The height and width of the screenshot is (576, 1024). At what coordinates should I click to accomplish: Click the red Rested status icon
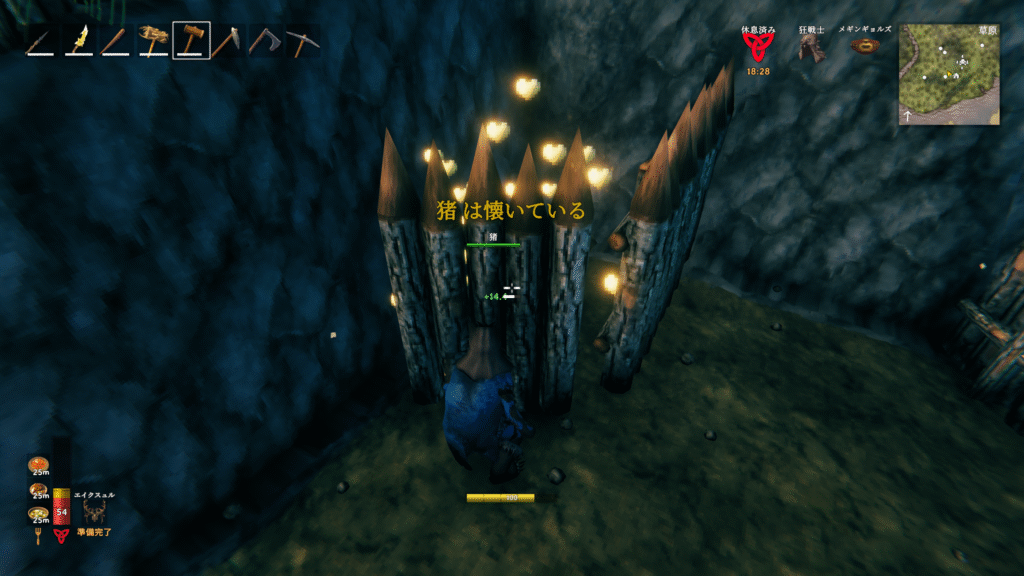[x=759, y=48]
